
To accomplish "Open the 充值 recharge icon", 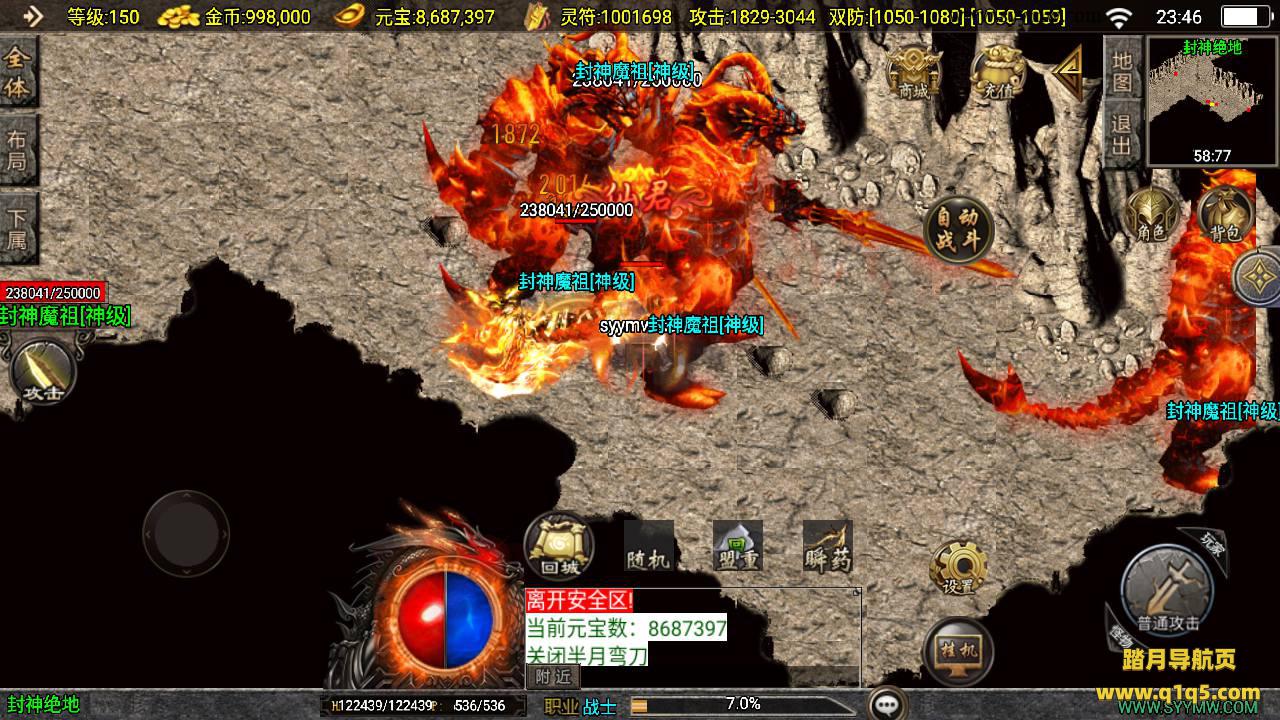I will point(997,72).
